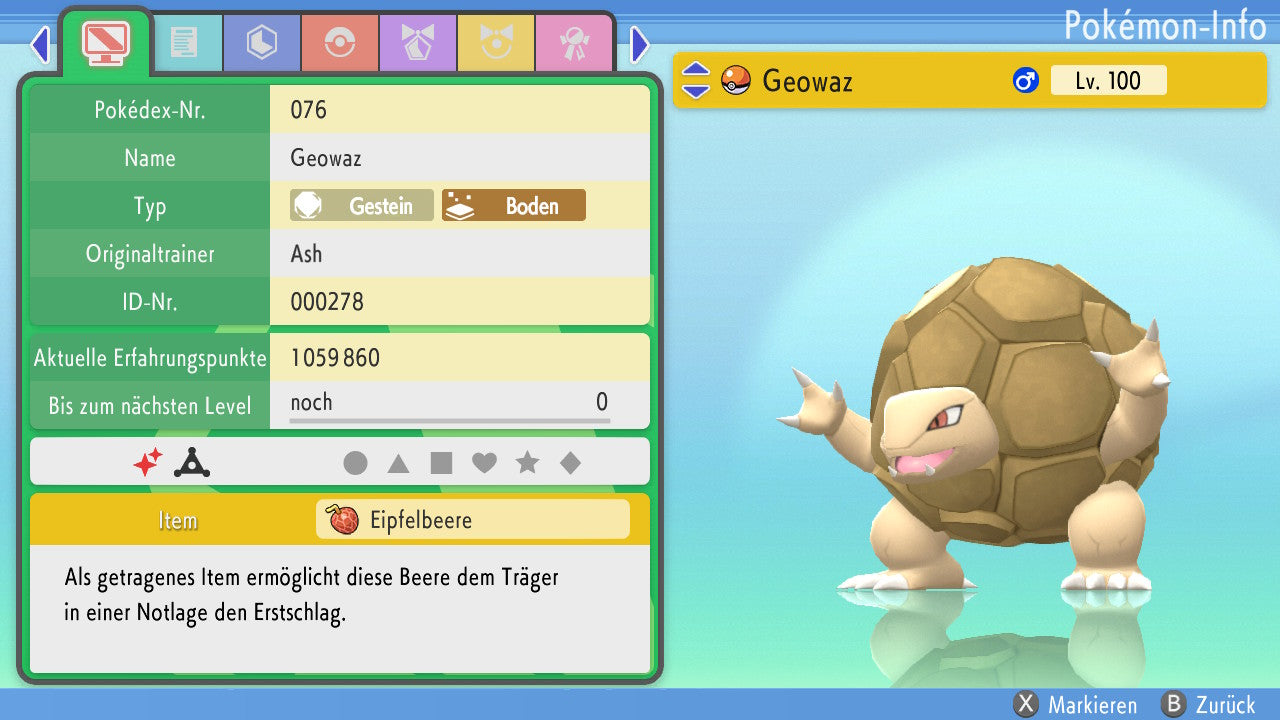Toggle the circle marking
The height and width of the screenshot is (720, 1280).
(355, 463)
